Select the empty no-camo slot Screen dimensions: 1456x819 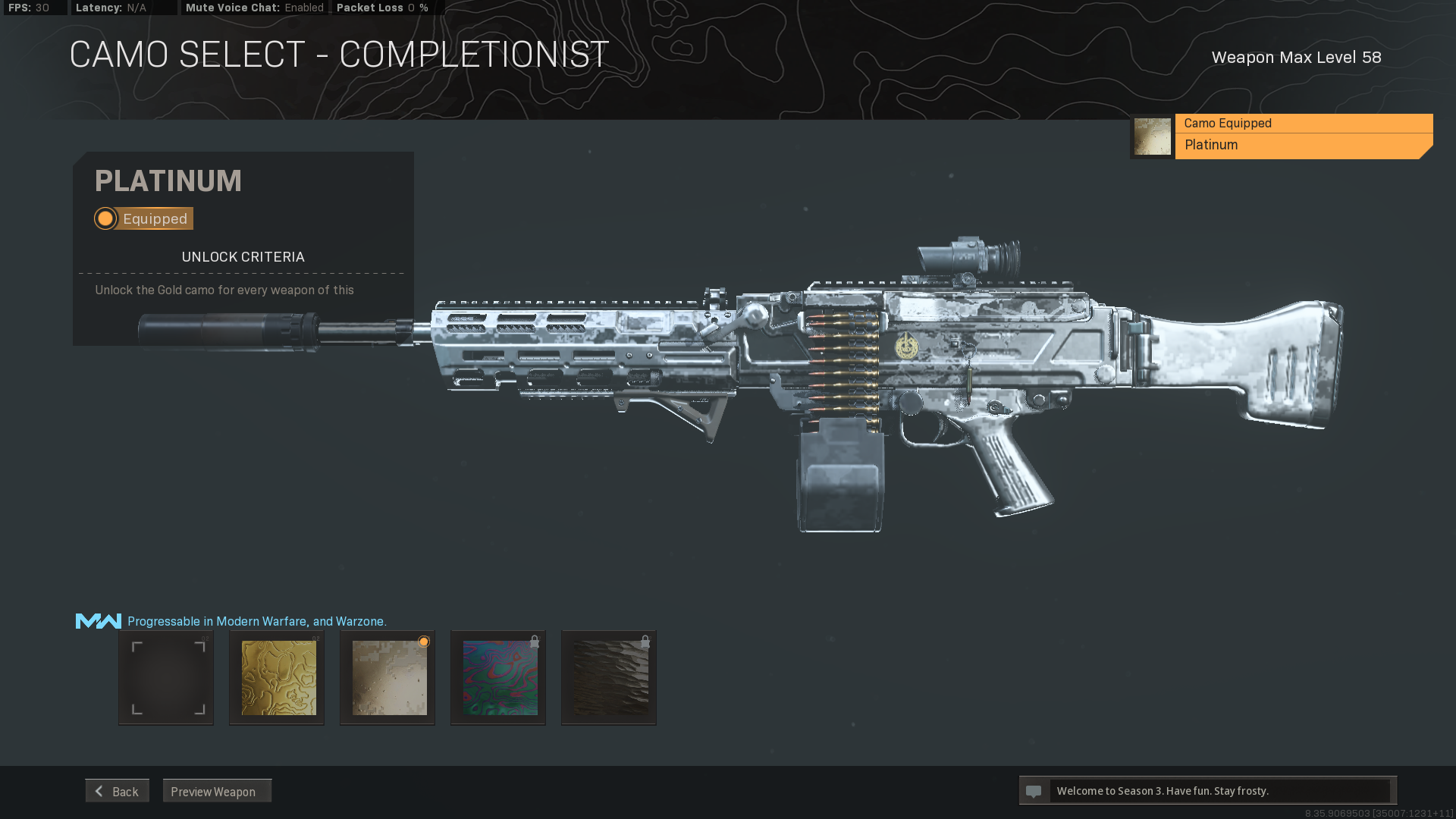point(165,677)
